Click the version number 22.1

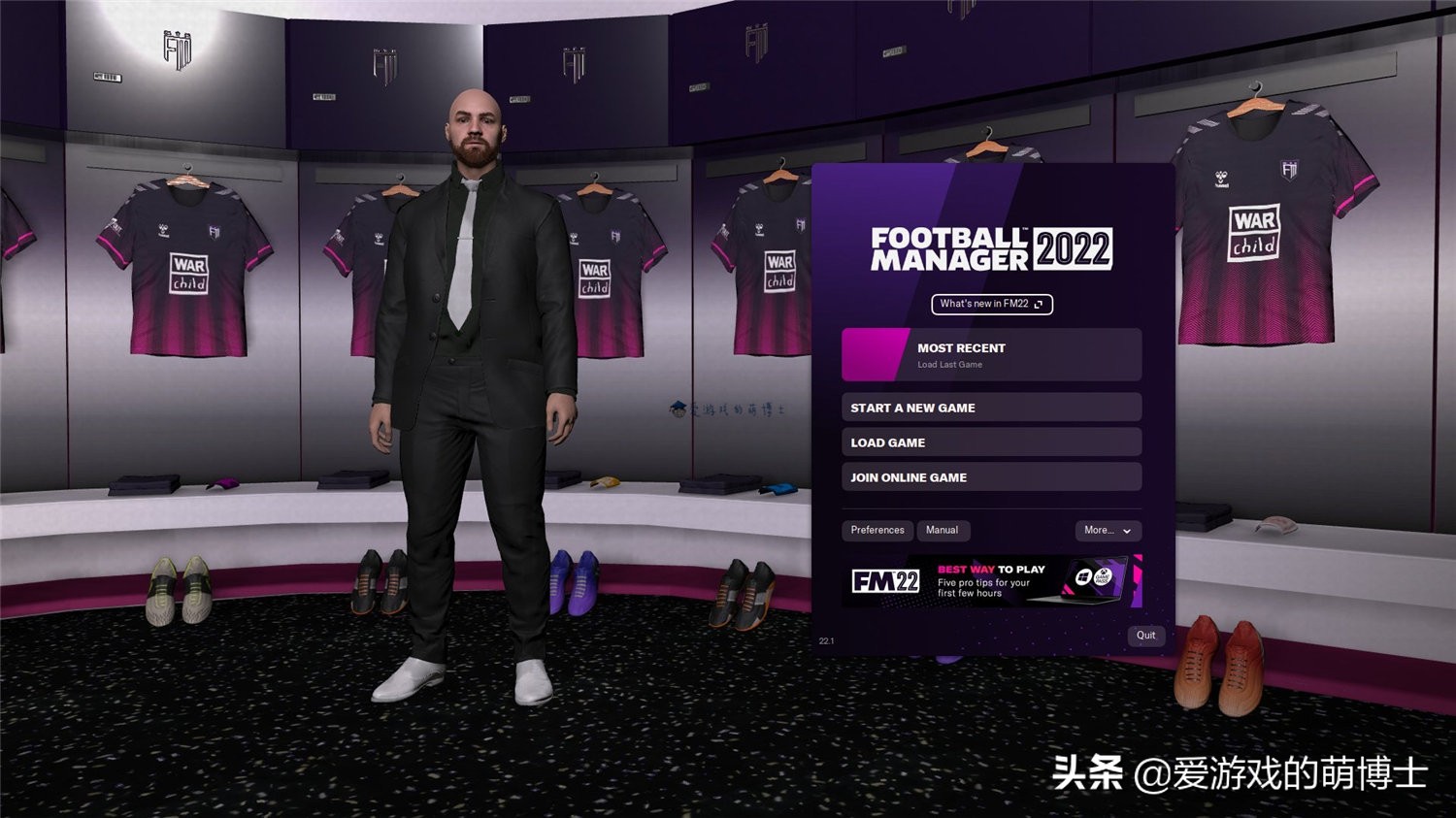coord(826,639)
